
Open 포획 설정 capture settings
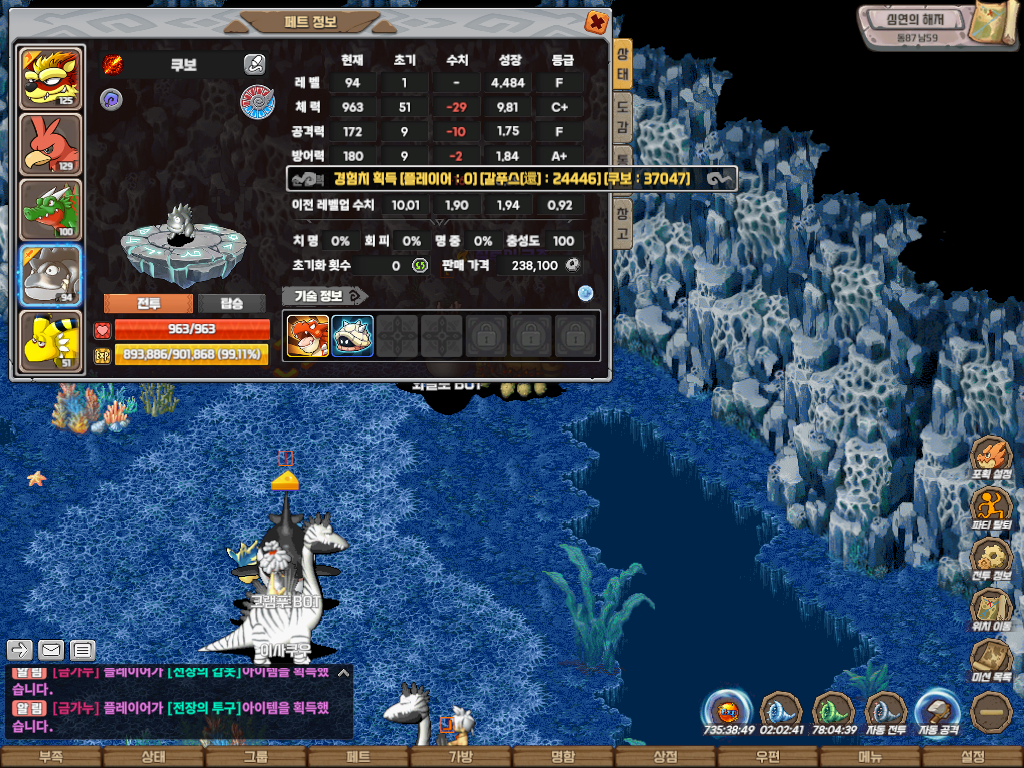(991, 458)
